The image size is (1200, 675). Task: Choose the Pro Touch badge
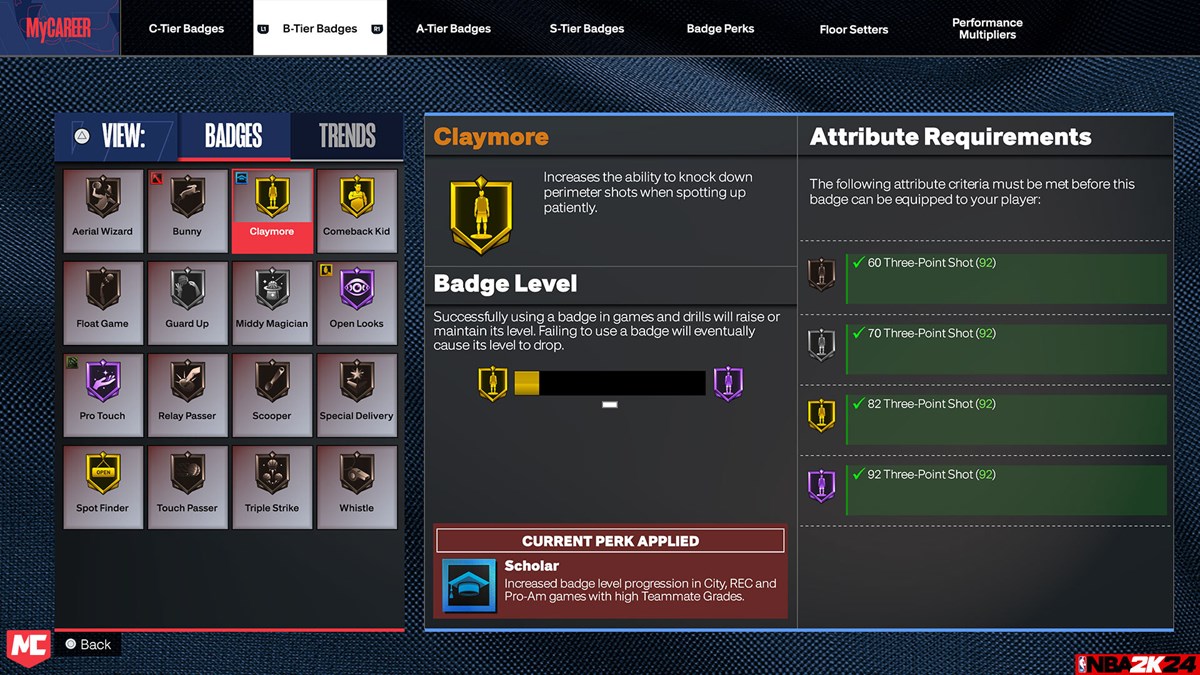pos(102,394)
